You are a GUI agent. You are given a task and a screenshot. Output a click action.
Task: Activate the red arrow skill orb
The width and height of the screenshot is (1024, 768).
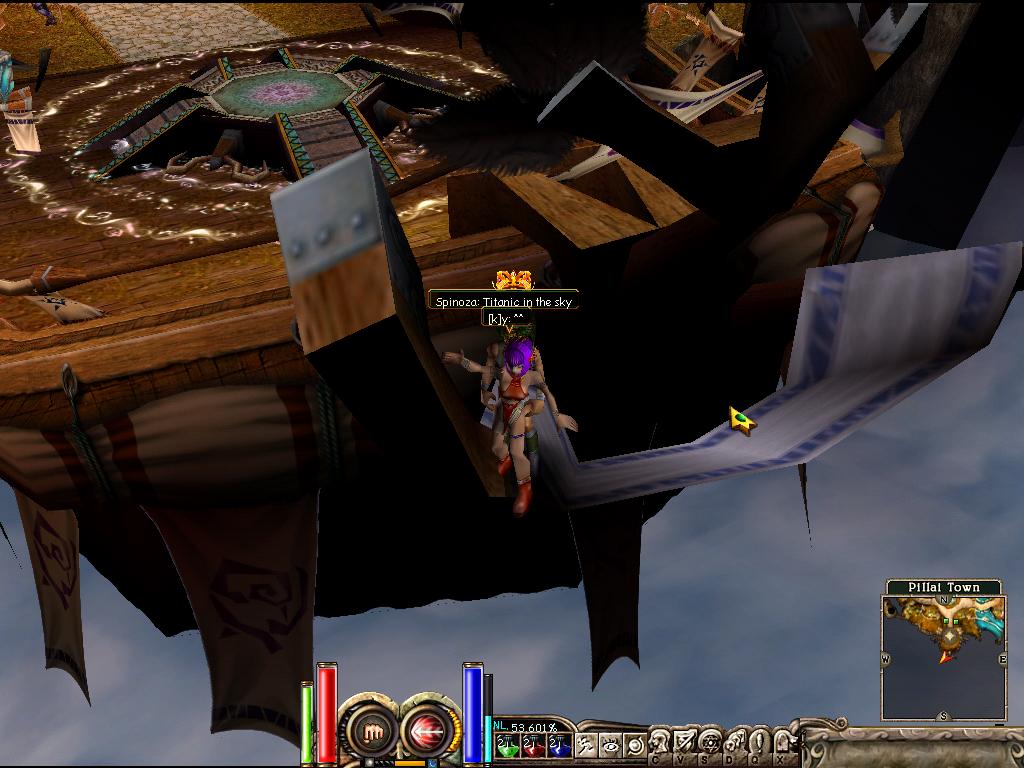coord(426,733)
